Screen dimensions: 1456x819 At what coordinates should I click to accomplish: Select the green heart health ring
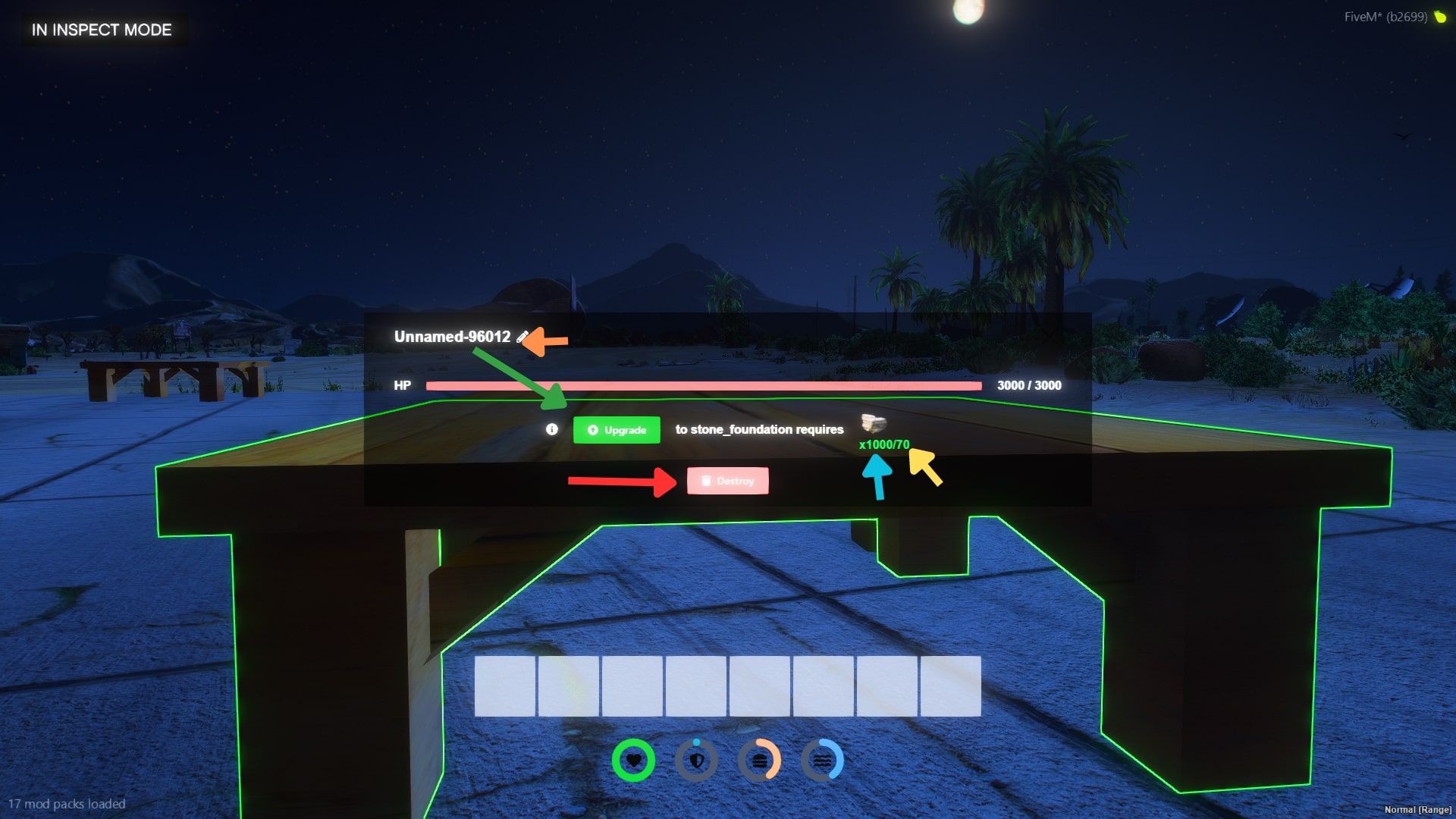(x=633, y=760)
